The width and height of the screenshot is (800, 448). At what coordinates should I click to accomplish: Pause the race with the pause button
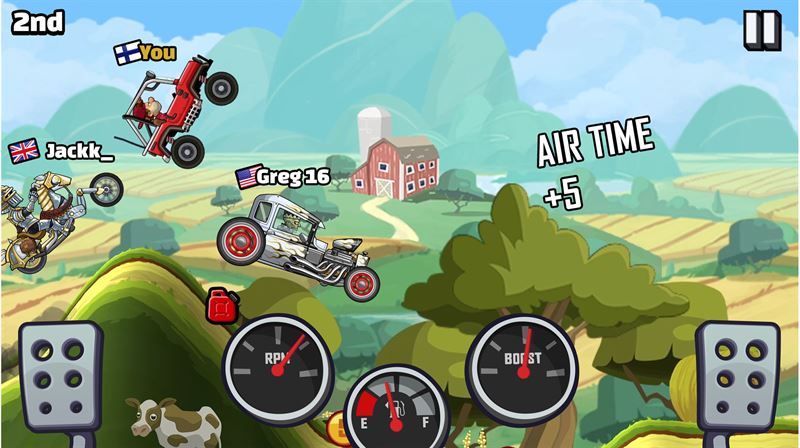pyautogui.click(x=761, y=30)
